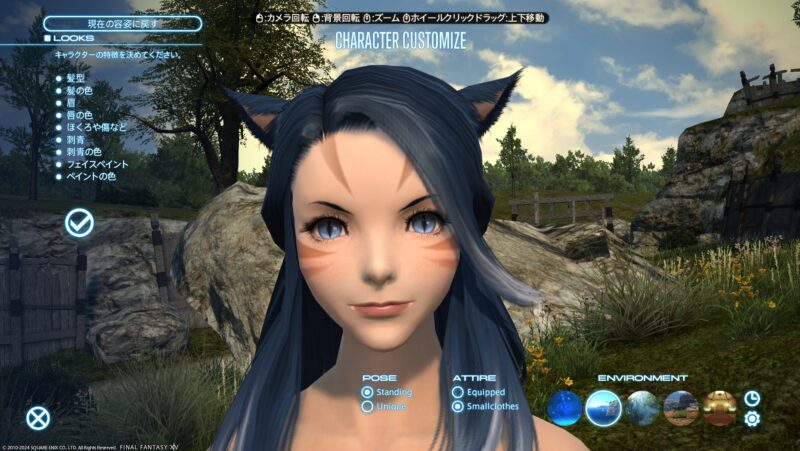The image size is (800, 451).
Task: Open the gear settings icon
Action: pos(752,419)
